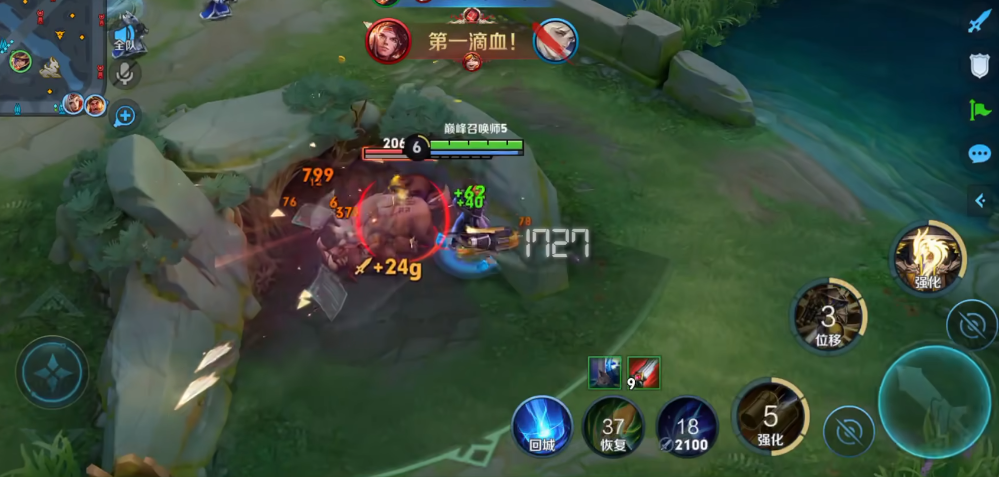This screenshot has width=999, height=477.
Task: Send the blue sword attack signal
Action: click(978, 22)
